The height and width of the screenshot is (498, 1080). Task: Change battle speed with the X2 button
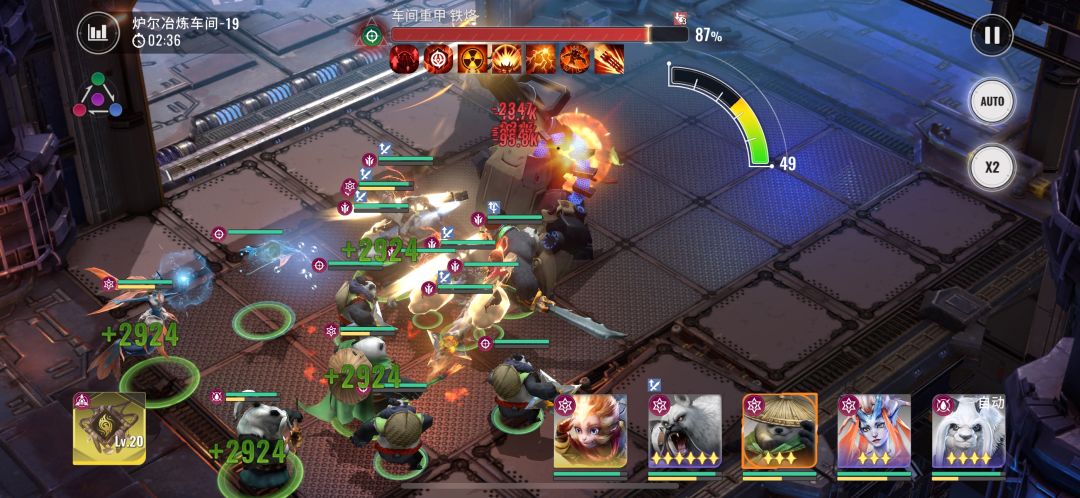(991, 167)
